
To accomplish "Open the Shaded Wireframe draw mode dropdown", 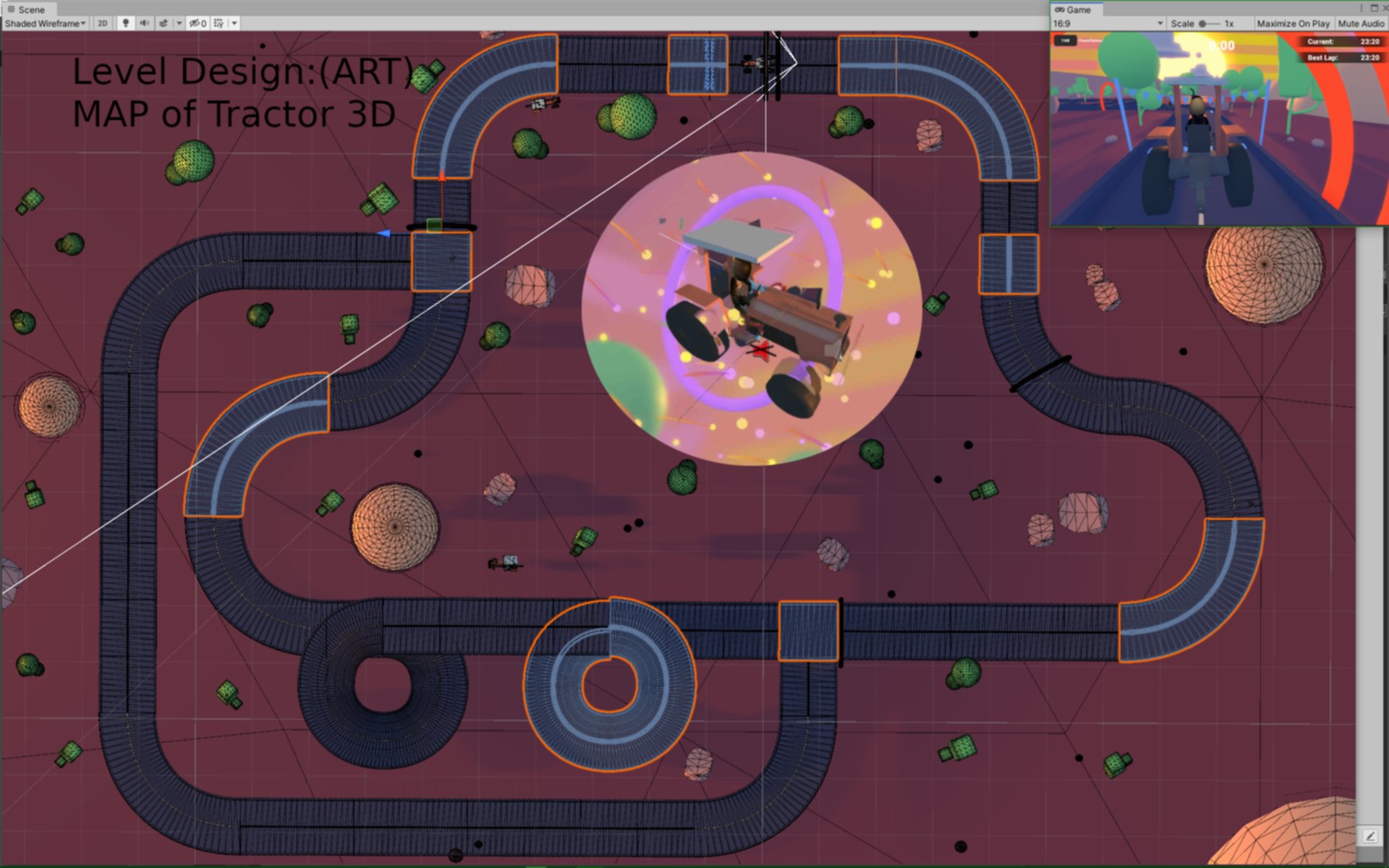I will (x=43, y=23).
